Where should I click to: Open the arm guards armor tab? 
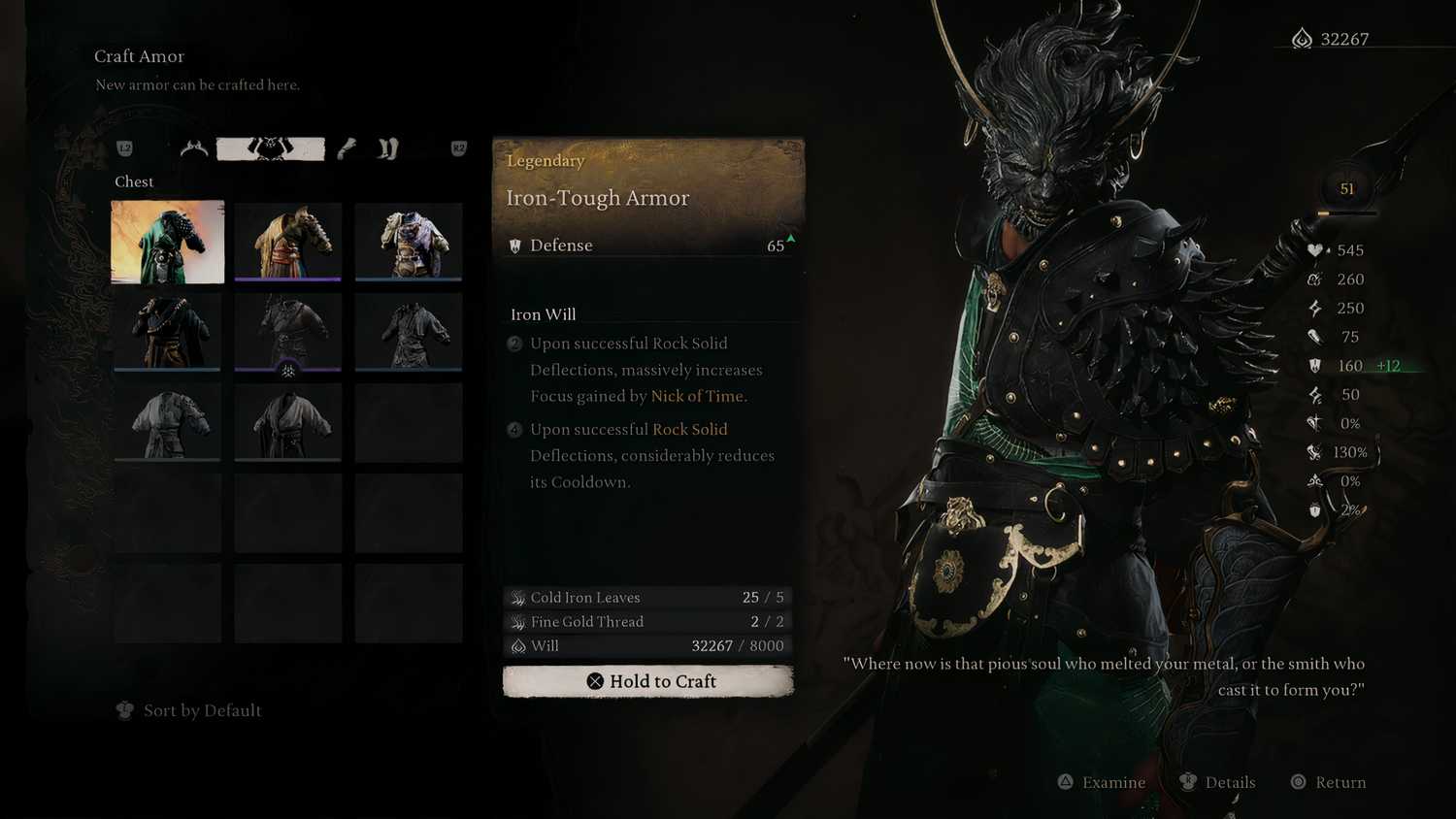(347, 148)
